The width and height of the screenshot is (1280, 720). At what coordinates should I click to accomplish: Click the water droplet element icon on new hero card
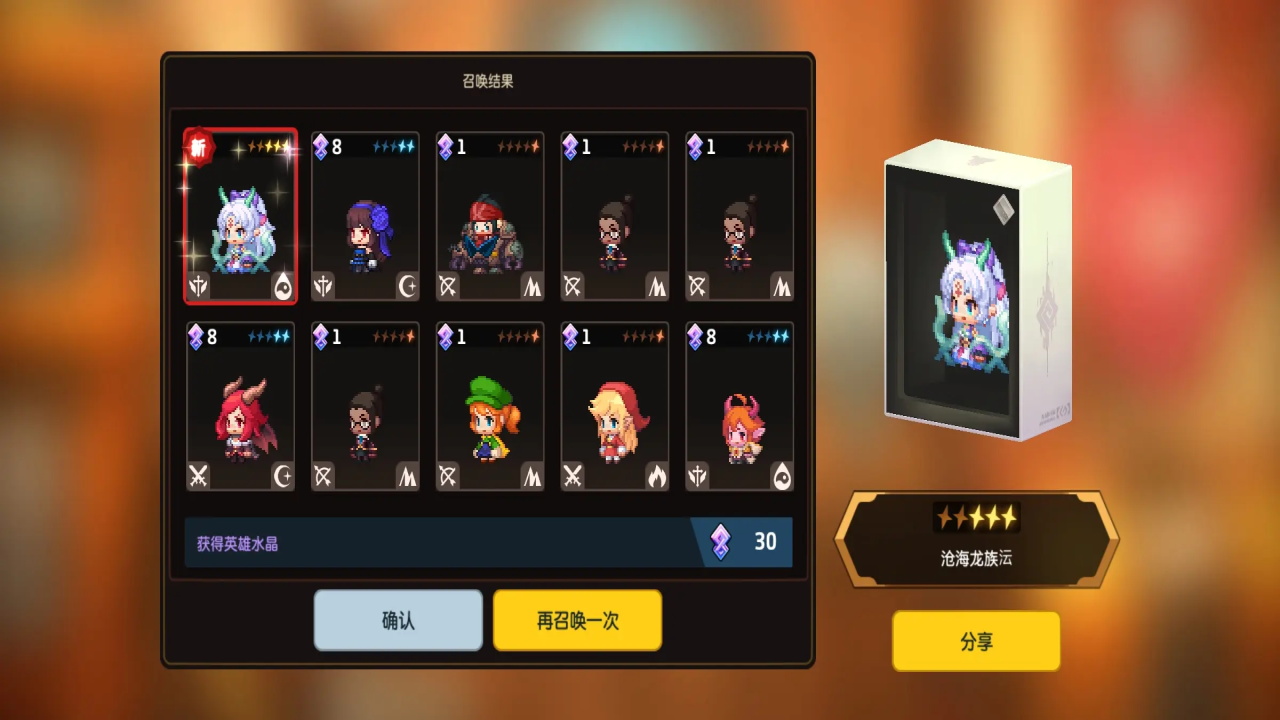pos(284,288)
